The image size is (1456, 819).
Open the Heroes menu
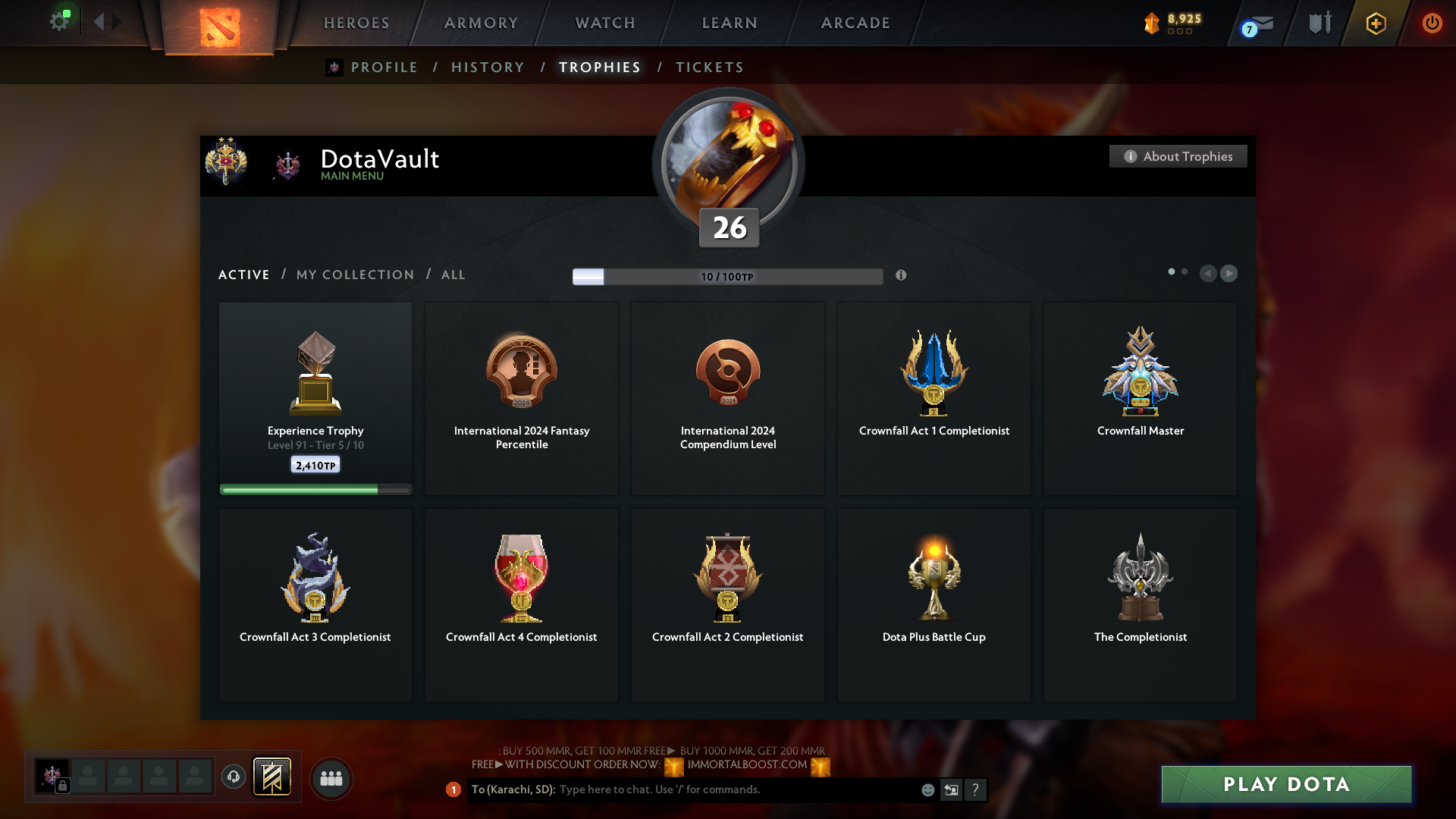pos(356,23)
